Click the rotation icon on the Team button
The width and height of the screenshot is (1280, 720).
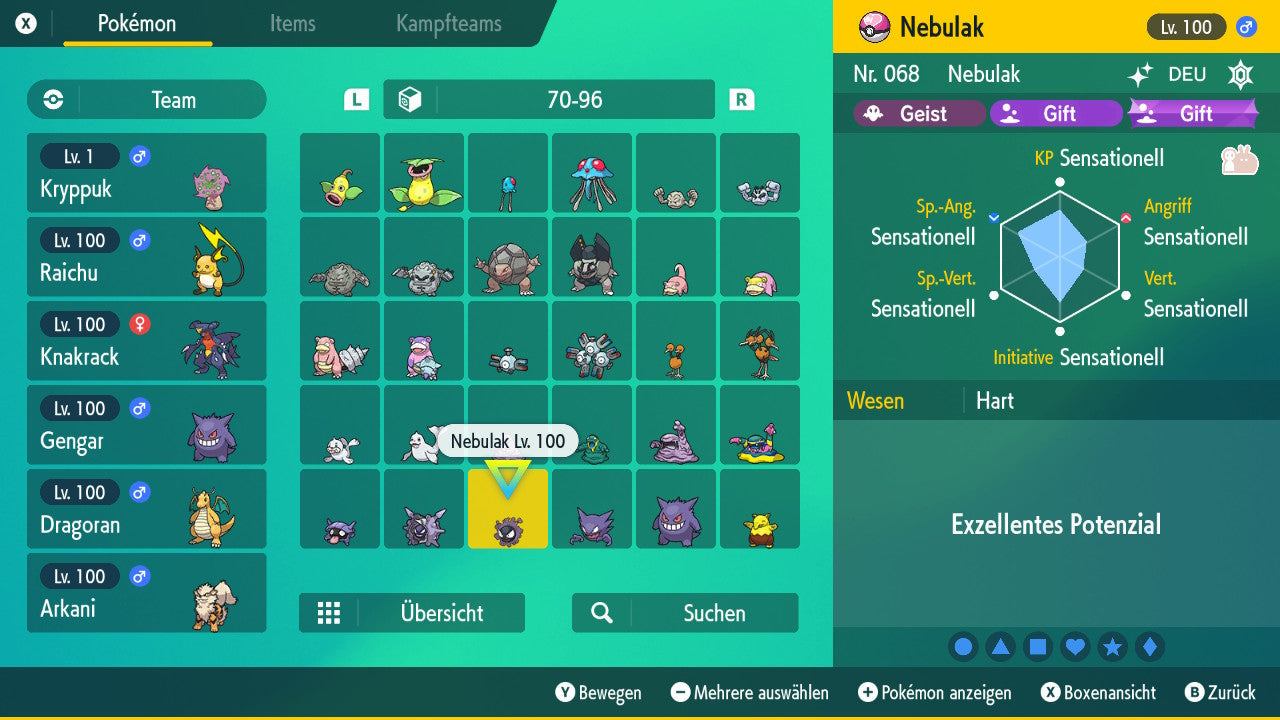(x=52, y=100)
